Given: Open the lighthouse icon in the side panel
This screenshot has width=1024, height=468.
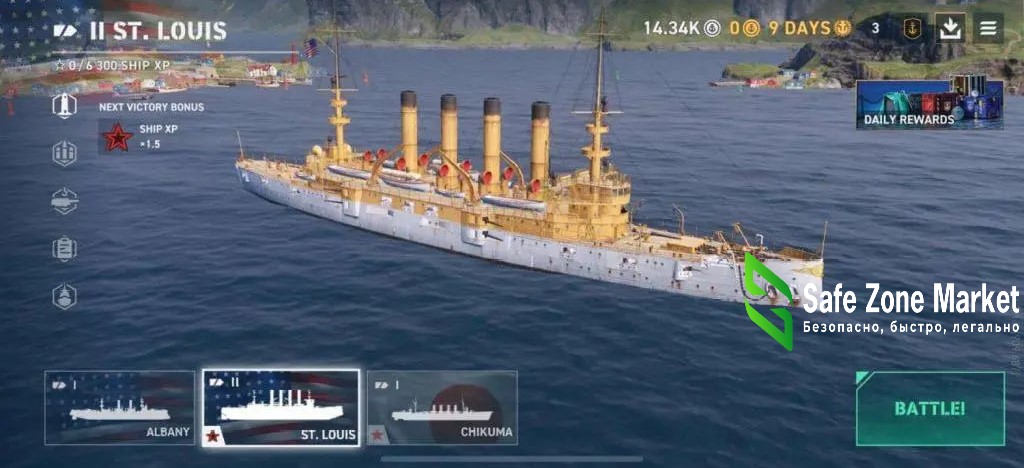Looking at the screenshot, I should pos(65,106).
